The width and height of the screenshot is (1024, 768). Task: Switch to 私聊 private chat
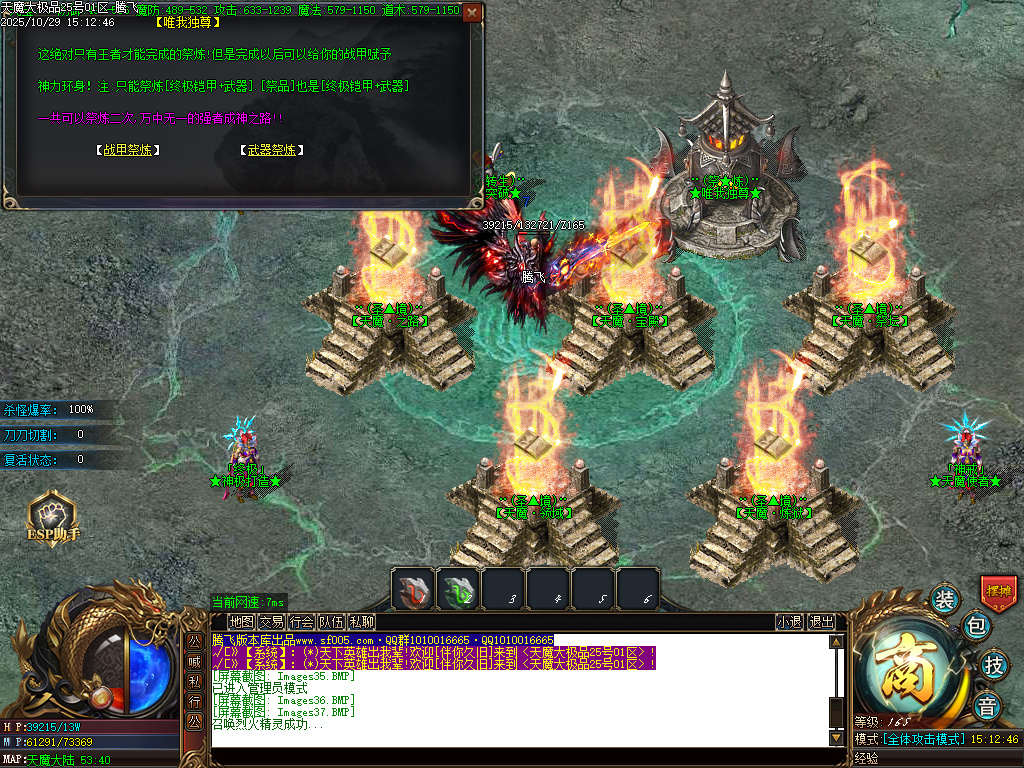tap(361, 622)
